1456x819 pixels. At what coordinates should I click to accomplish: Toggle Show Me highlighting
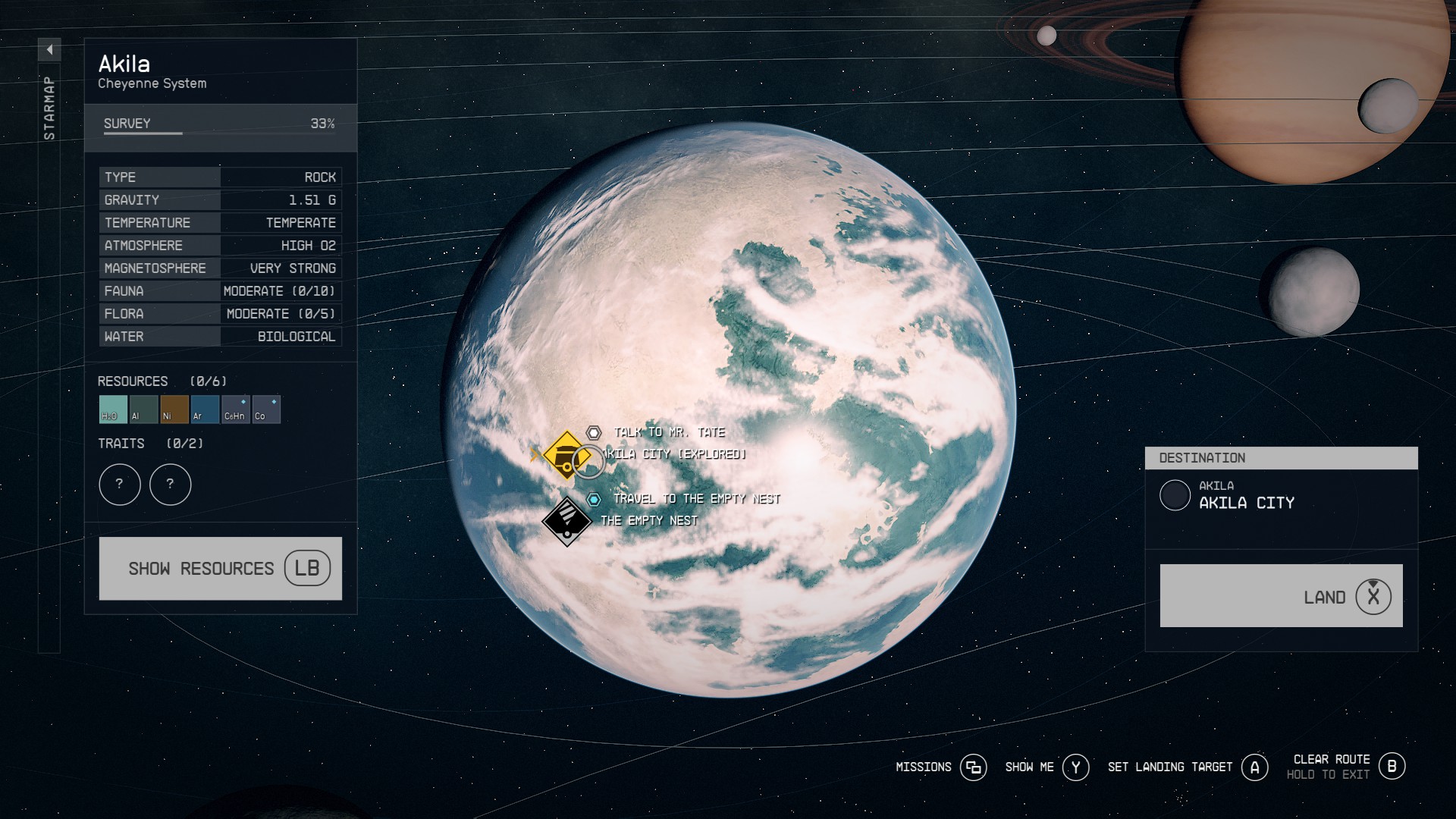pyautogui.click(x=1076, y=767)
